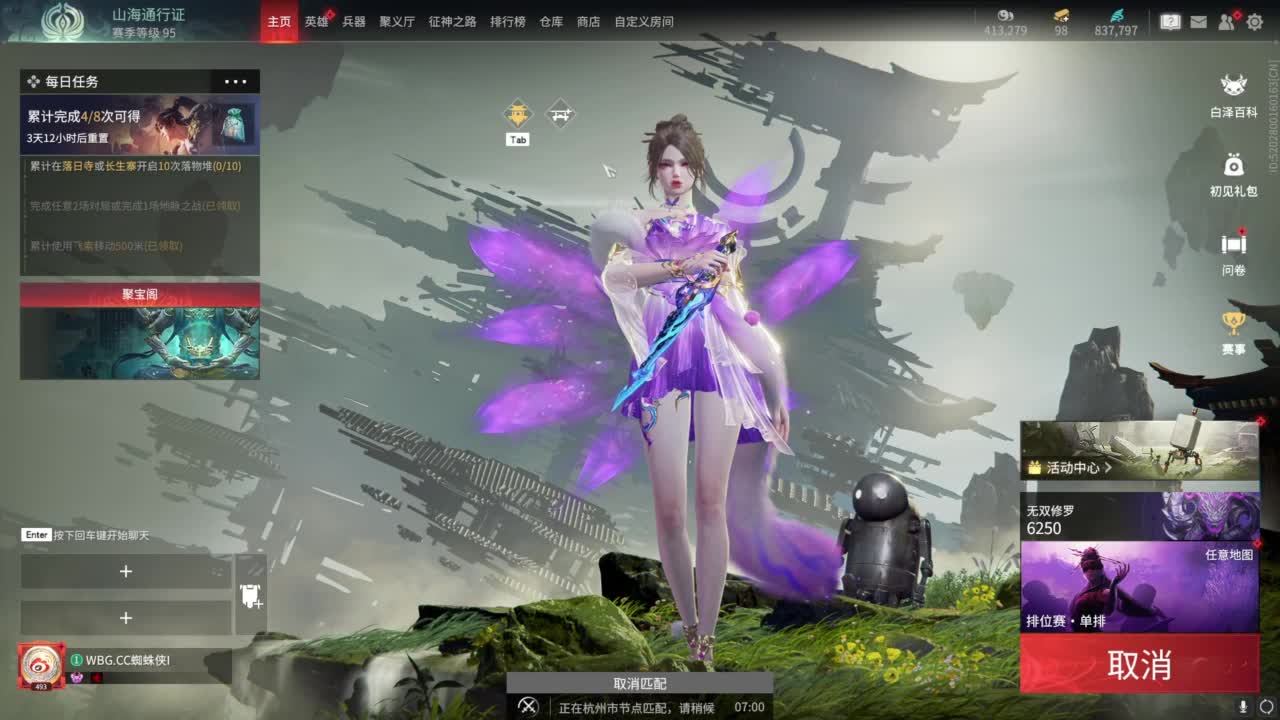Open the 聚宝阁 treasure pavilion
Viewport: 1280px width, 720px height.
click(x=139, y=294)
